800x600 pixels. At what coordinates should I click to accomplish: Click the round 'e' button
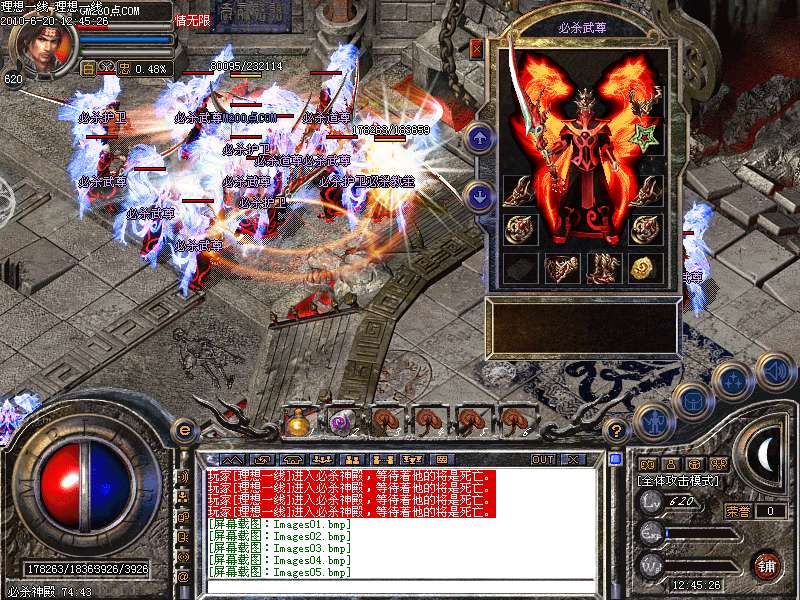pos(183,431)
